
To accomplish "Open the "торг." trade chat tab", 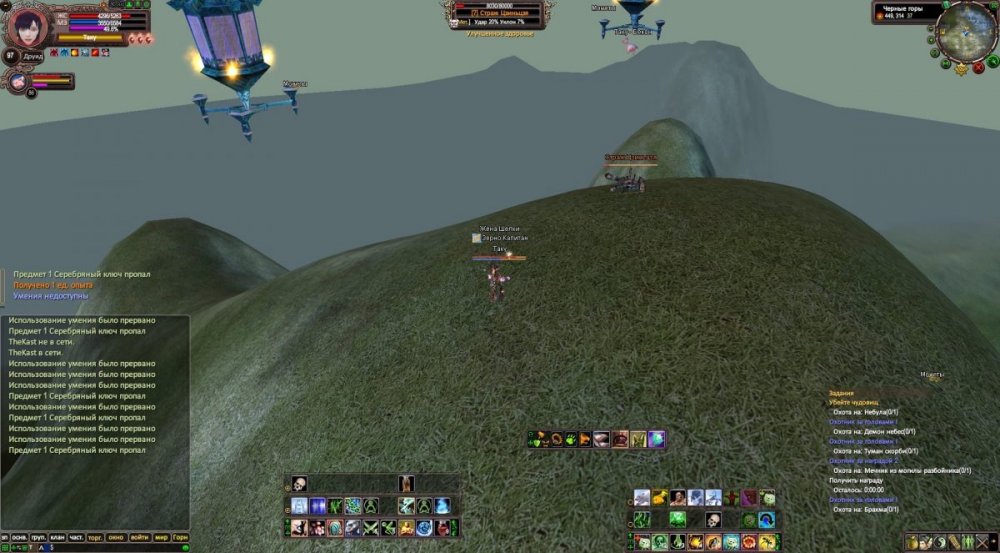I will [x=96, y=537].
